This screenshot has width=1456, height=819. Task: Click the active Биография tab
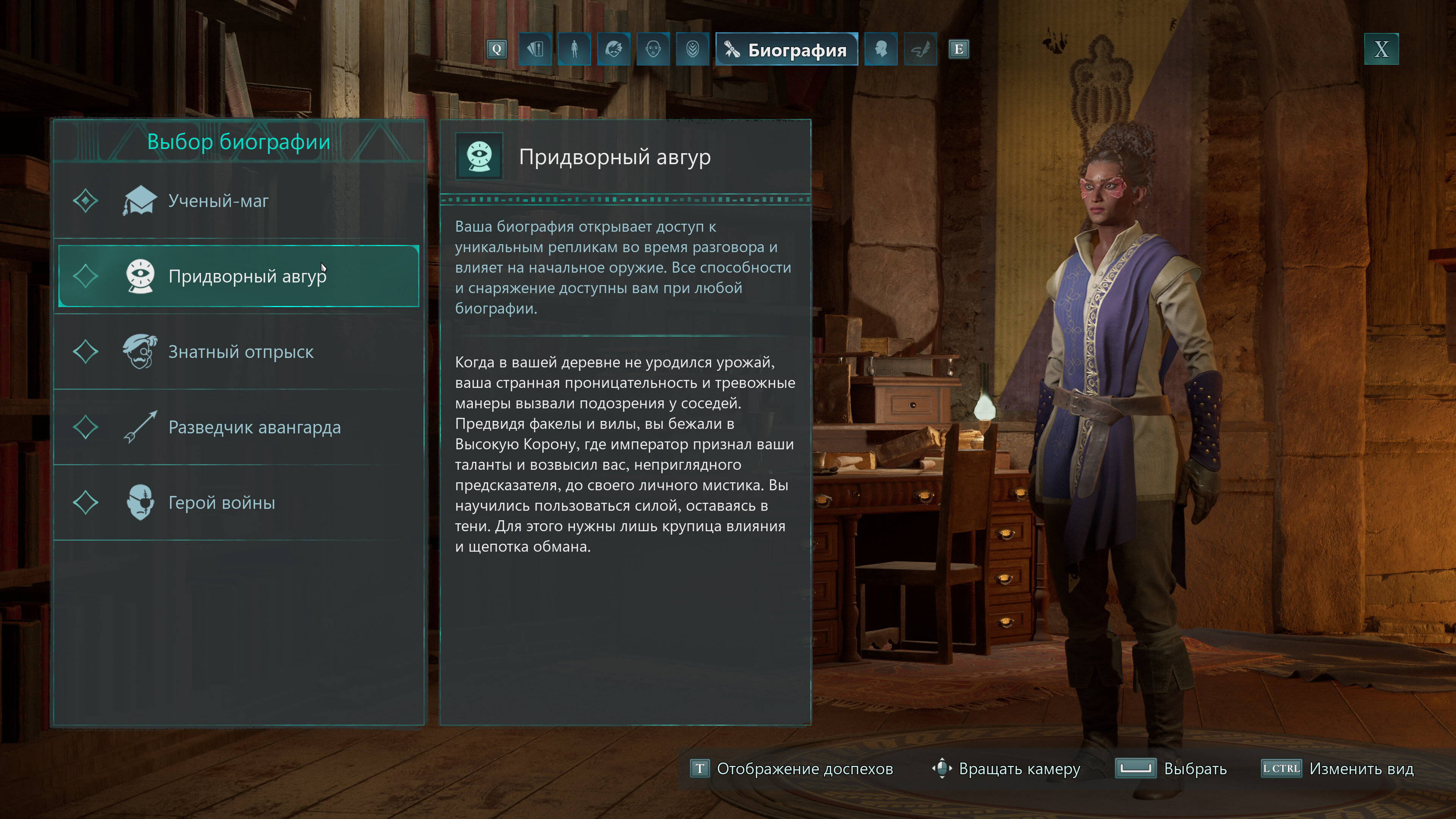[786, 50]
